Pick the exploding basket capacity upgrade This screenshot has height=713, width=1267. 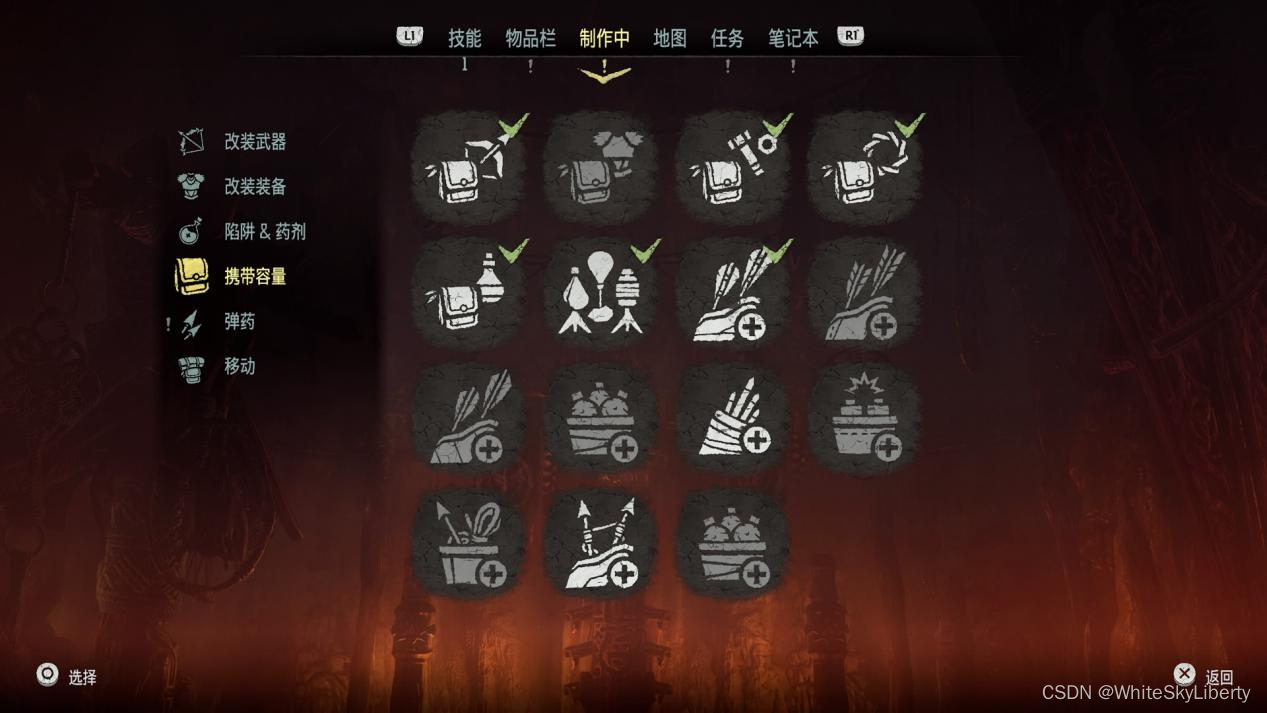[864, 419]
